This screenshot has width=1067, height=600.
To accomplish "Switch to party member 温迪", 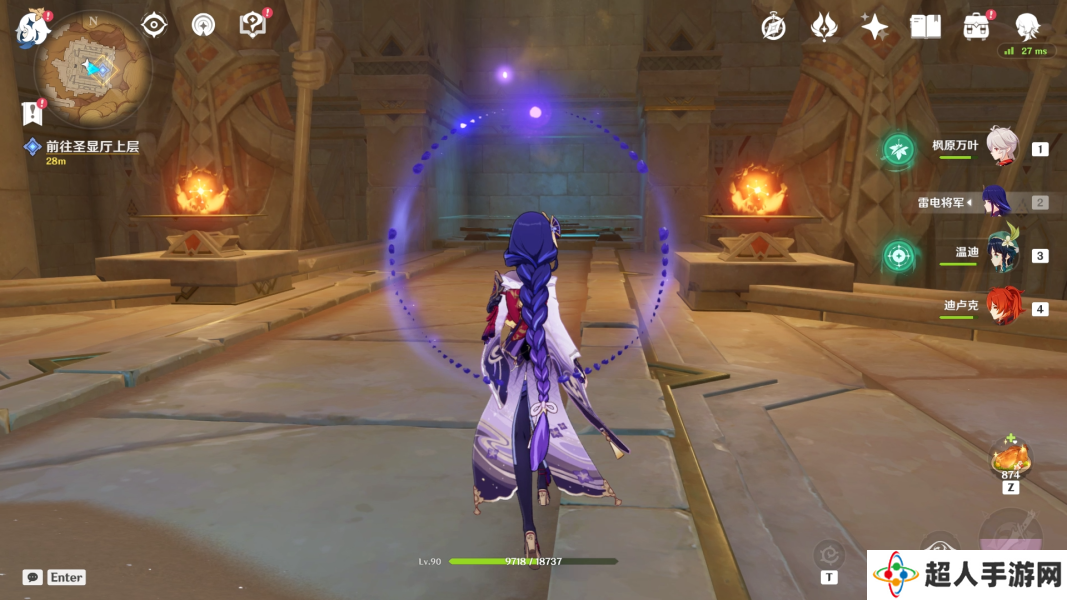I will click(1002, 255).
